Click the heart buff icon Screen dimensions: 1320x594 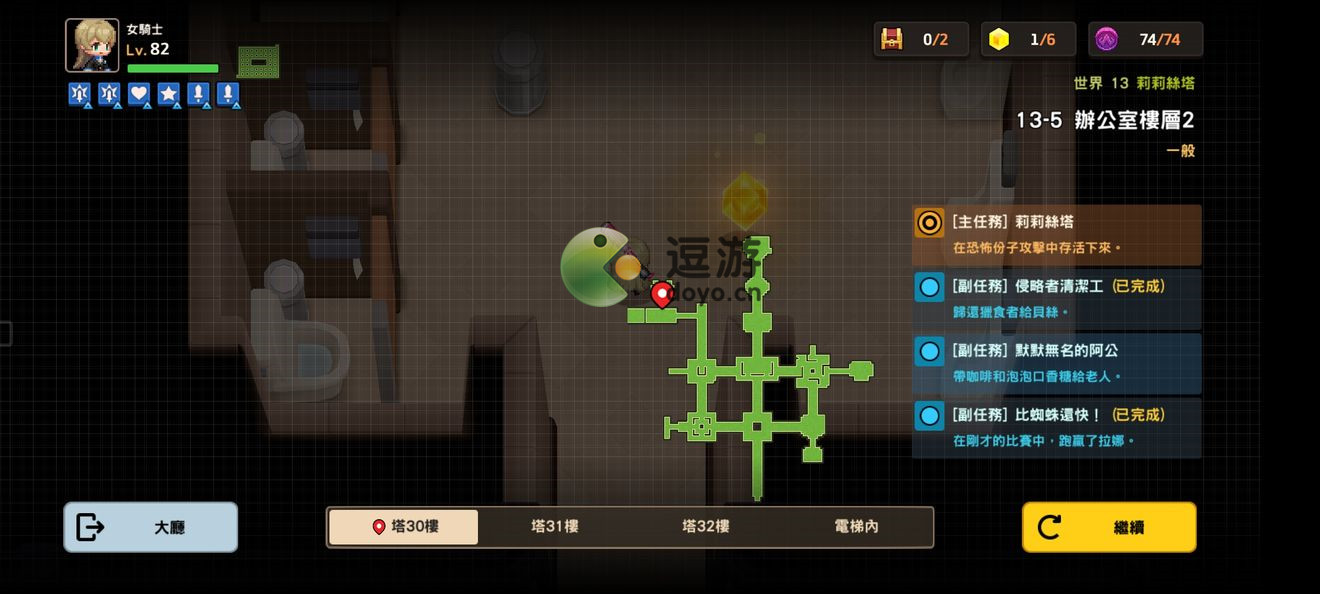click(x=139, y=94)
